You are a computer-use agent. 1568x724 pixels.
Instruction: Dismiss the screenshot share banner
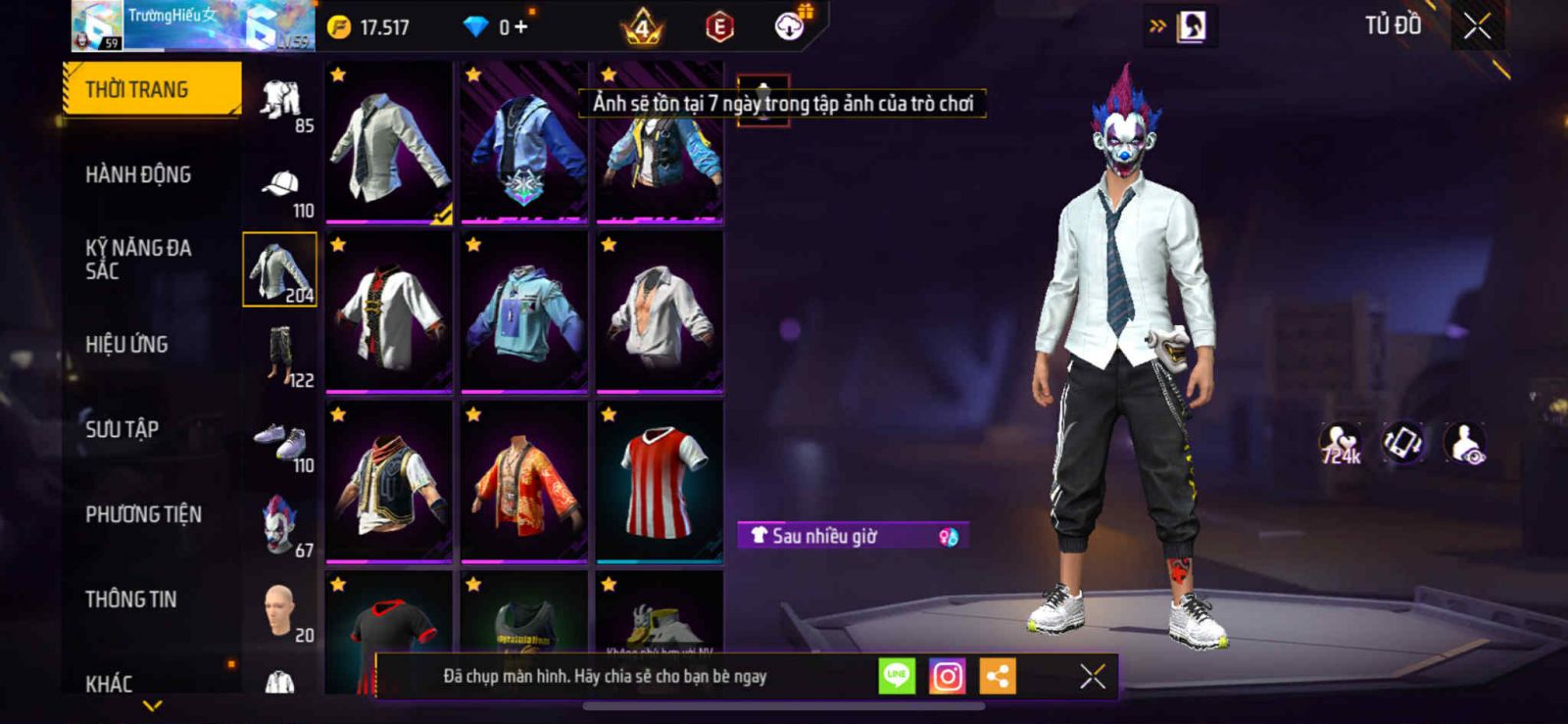(x=1092, y=676)
